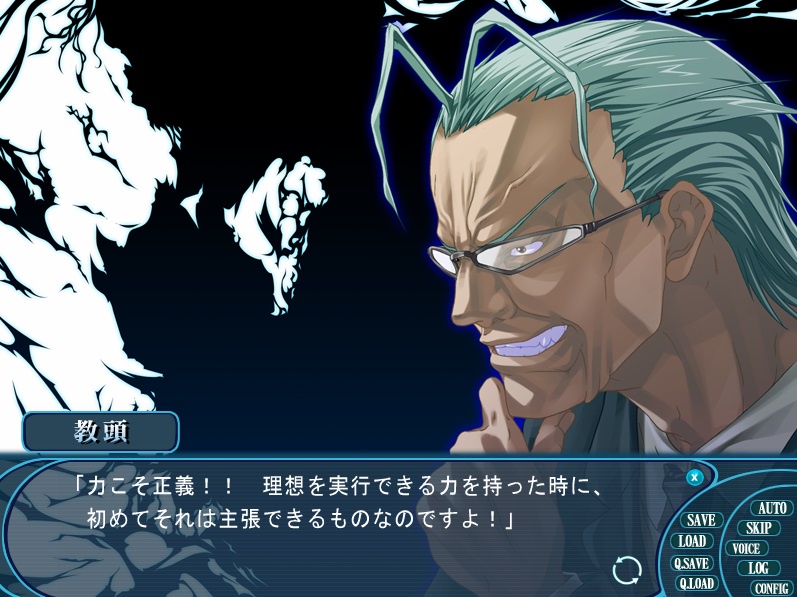Quick load with Q.LOAD
Screen dimensions: 797x597
pos(696,584)
